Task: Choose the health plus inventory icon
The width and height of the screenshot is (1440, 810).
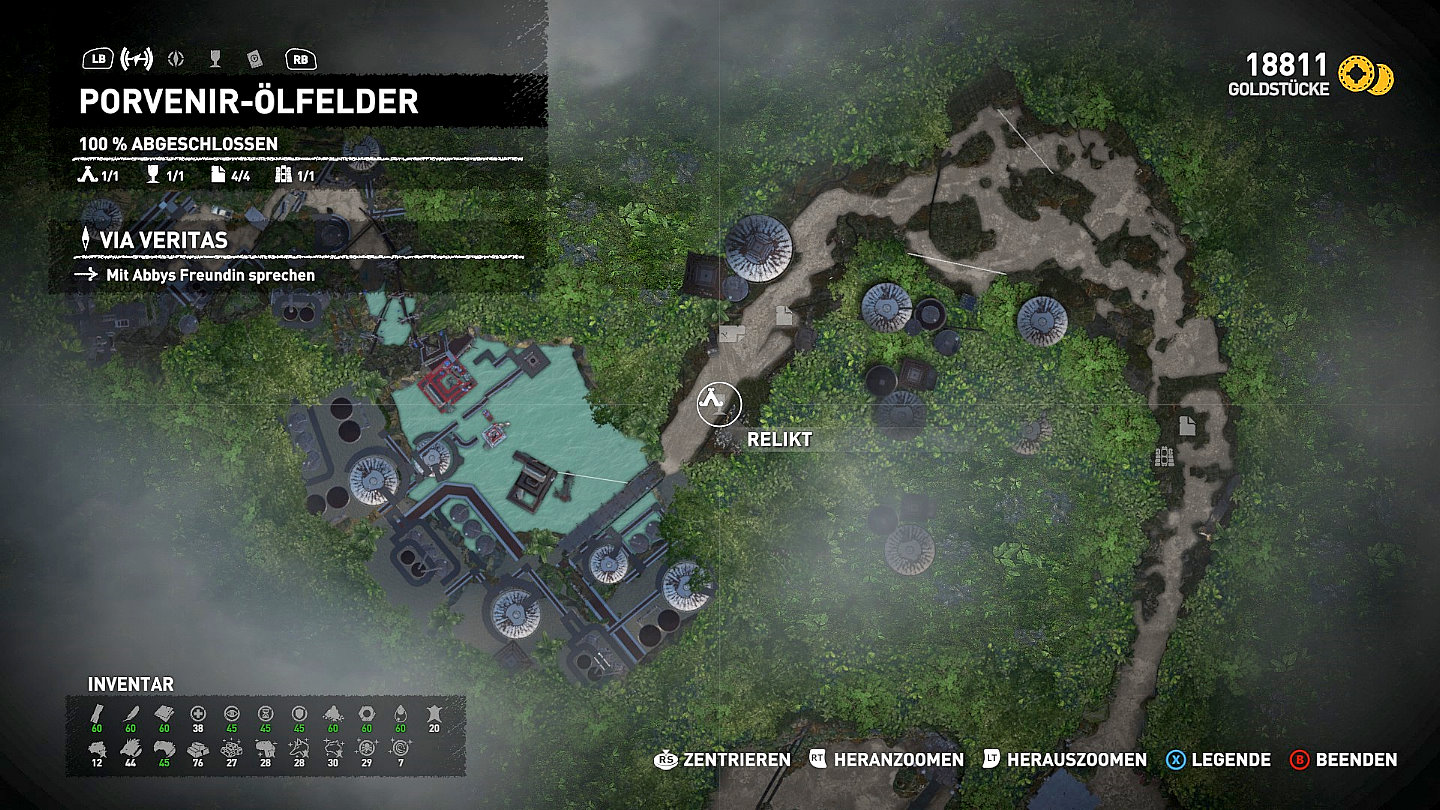Action: 198,713
